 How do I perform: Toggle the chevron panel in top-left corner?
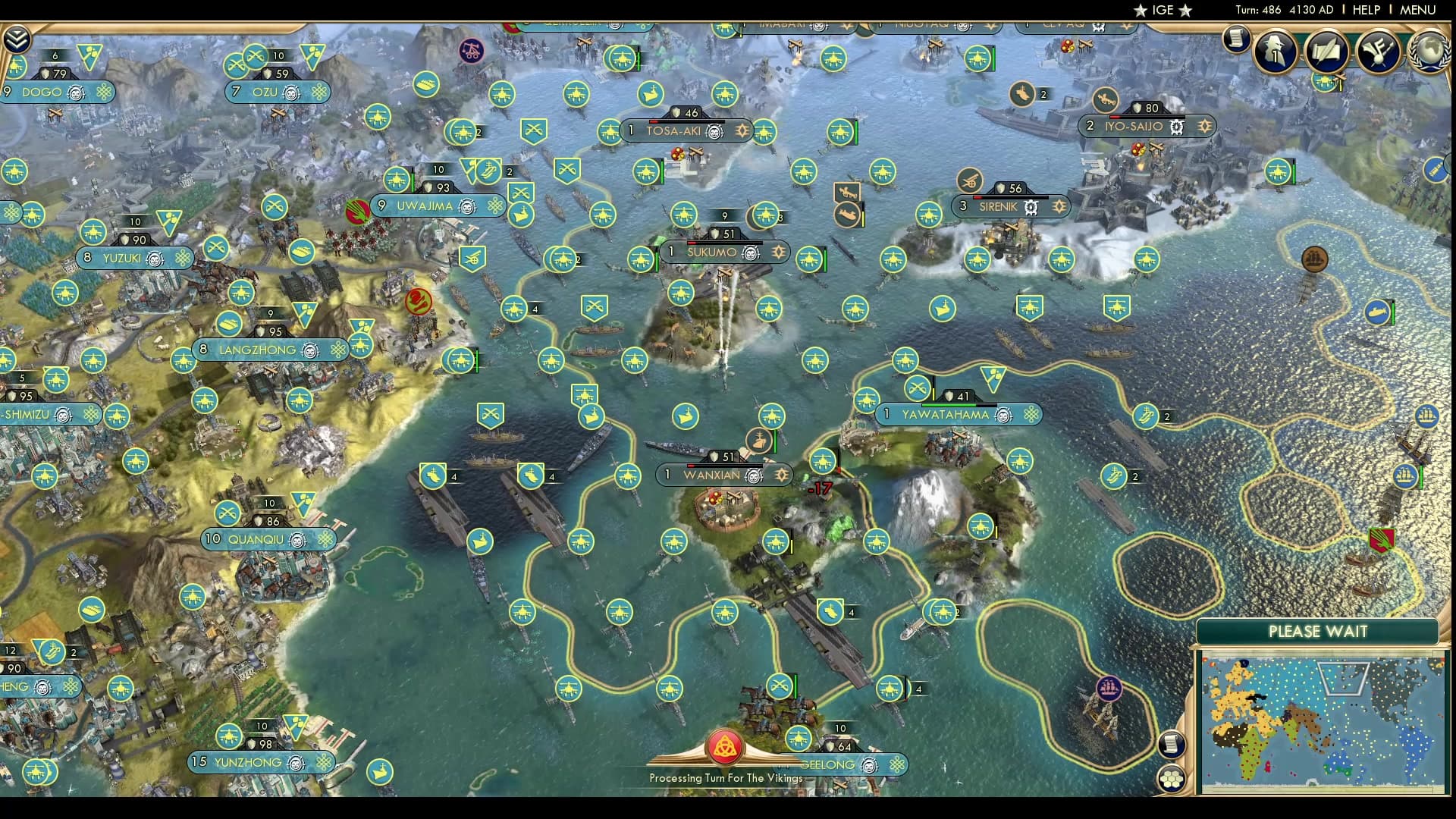(x=17, y=39)
